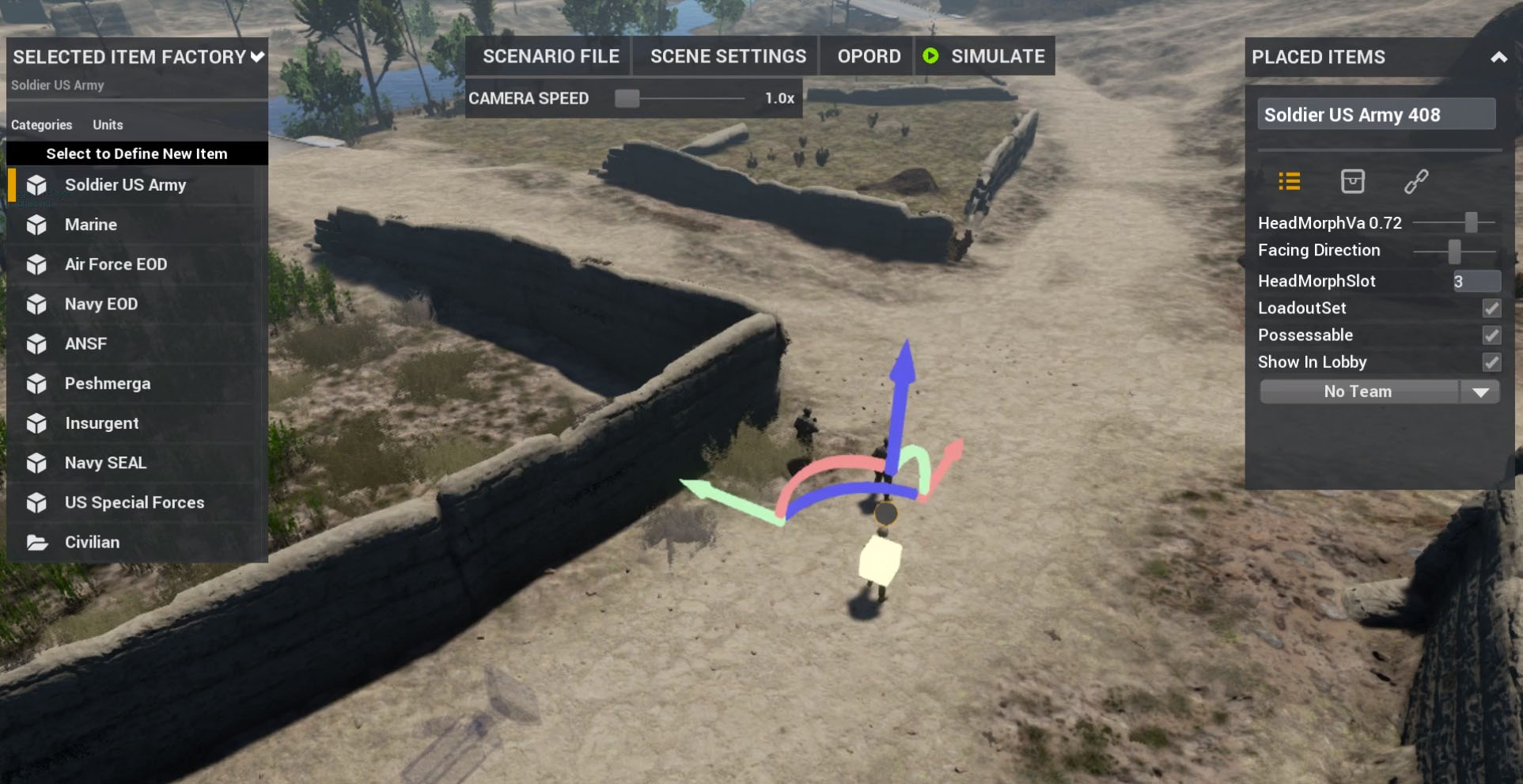Start the simulation with Simulate

(985, 56)
